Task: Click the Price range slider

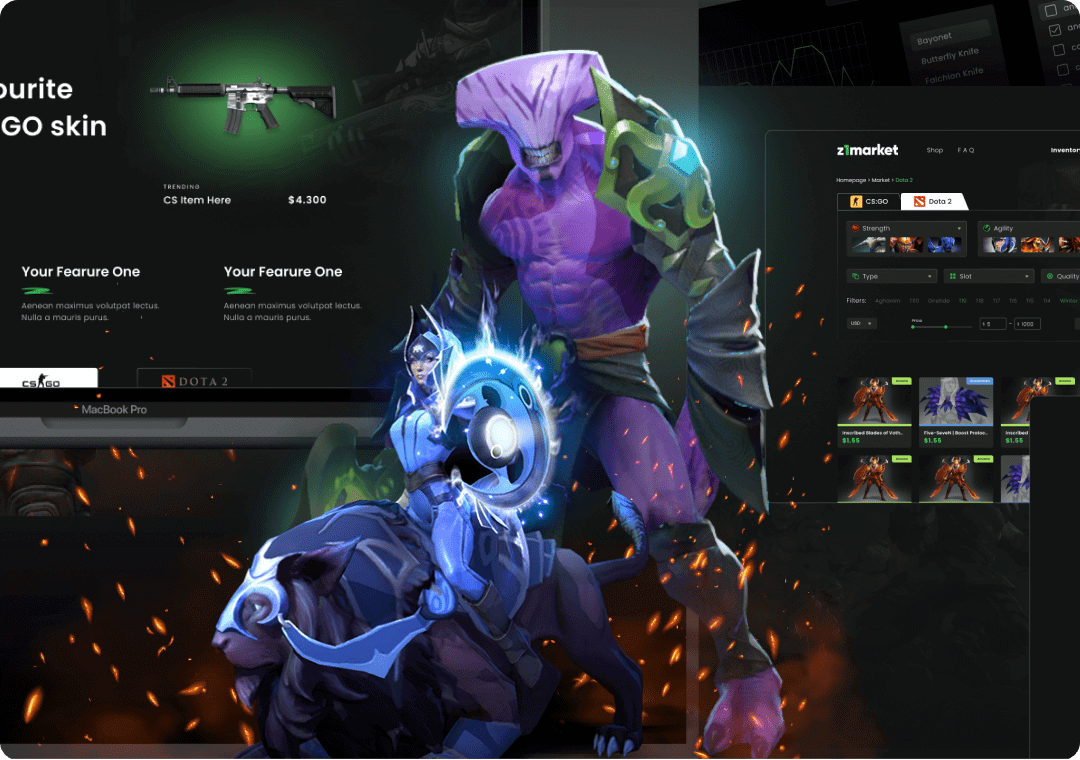Action: tap(940, 326)
